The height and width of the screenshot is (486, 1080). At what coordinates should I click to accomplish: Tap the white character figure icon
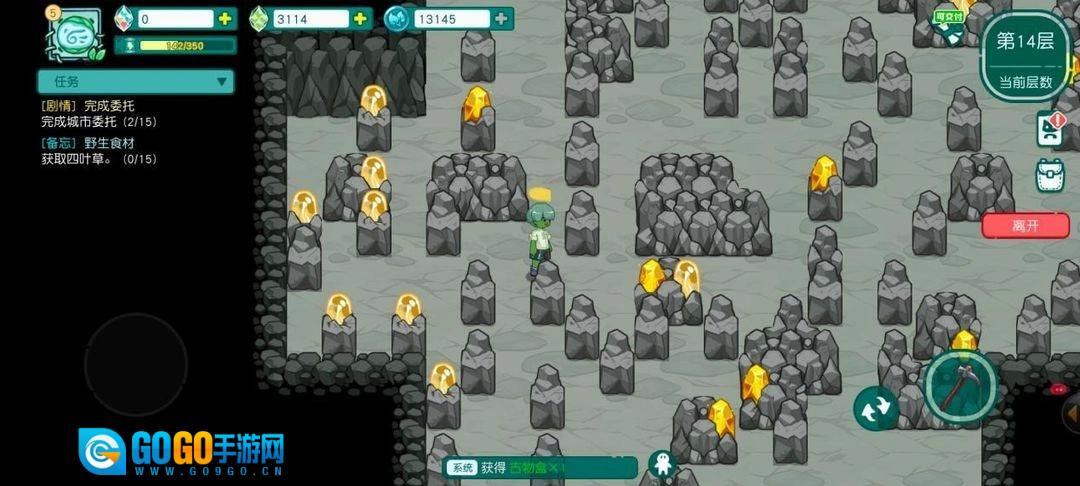(661, 464)
